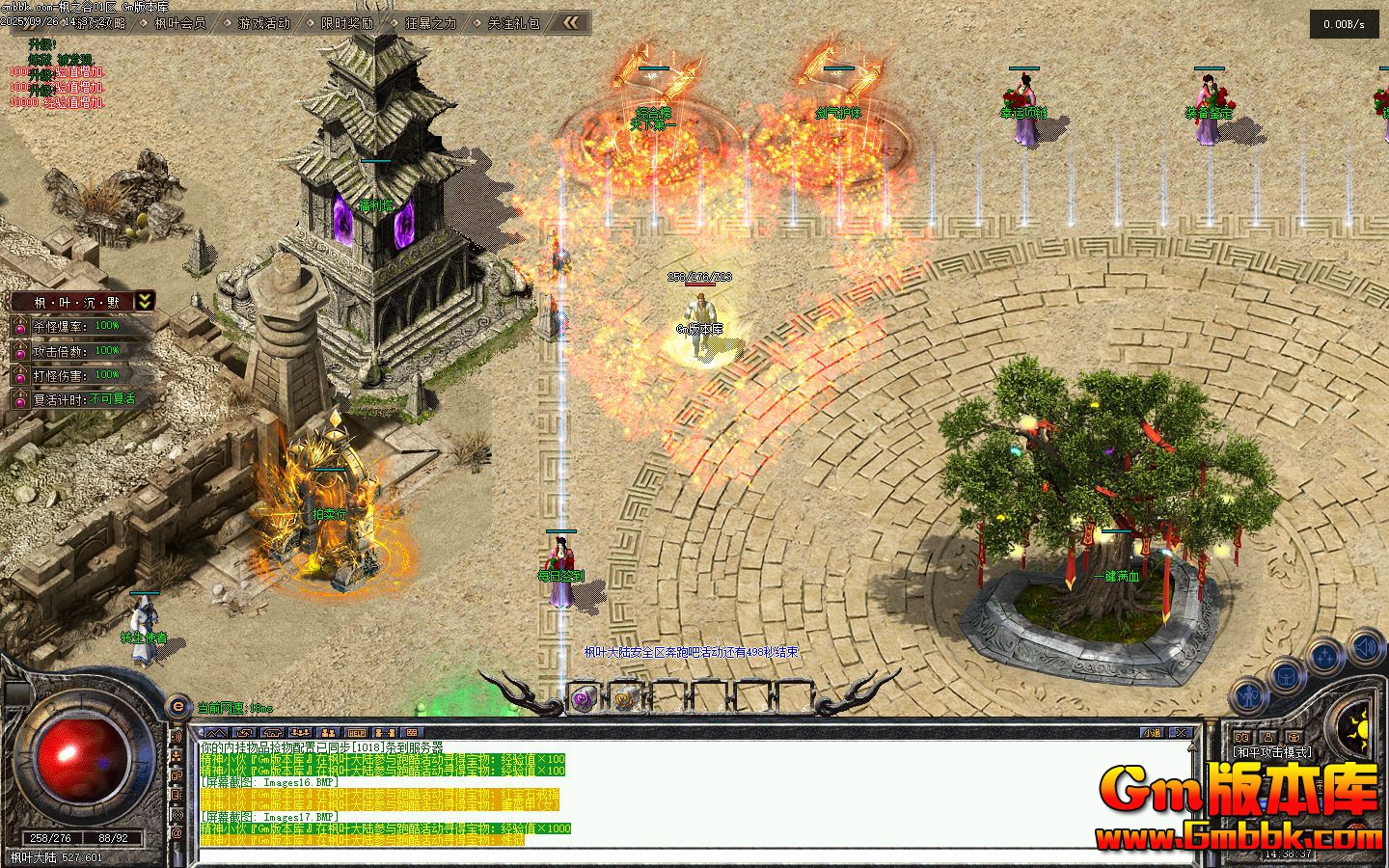
Task: Use the orange scroll in the hotbar
Action: pos(624,698)
